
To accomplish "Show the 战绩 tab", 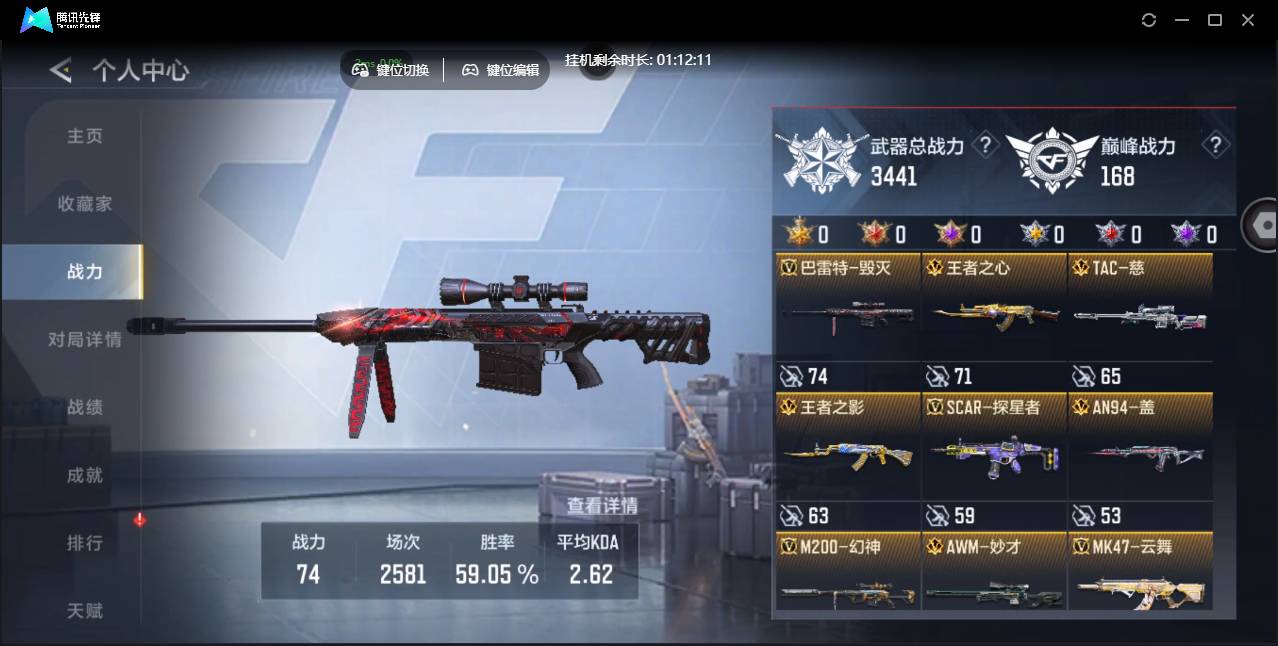I will point(85,408).
